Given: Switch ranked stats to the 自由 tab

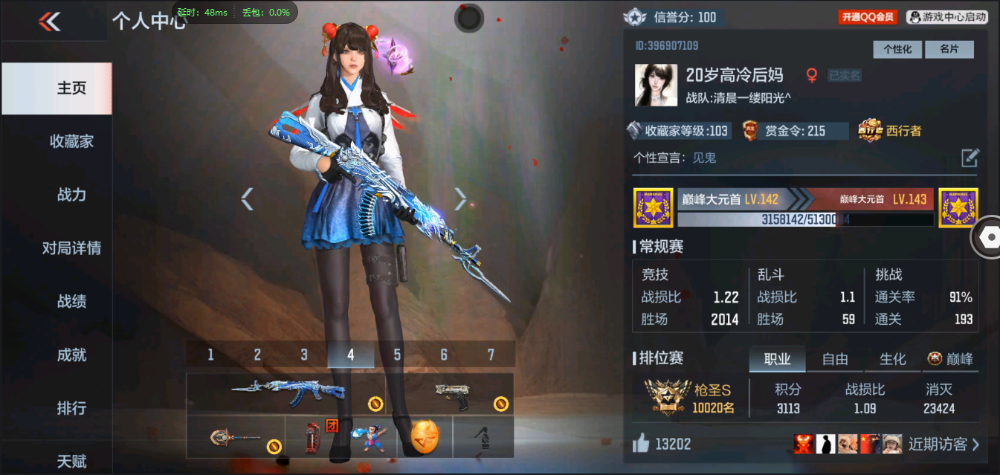Looking at the screenshot, I should 835,359.
